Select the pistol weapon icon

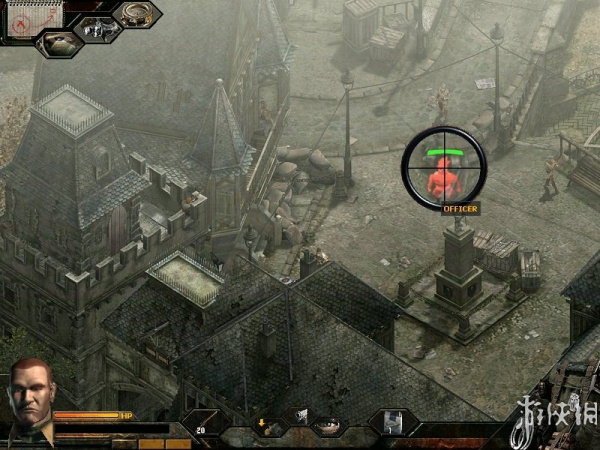pyautogui.click(x=299, y=415)
